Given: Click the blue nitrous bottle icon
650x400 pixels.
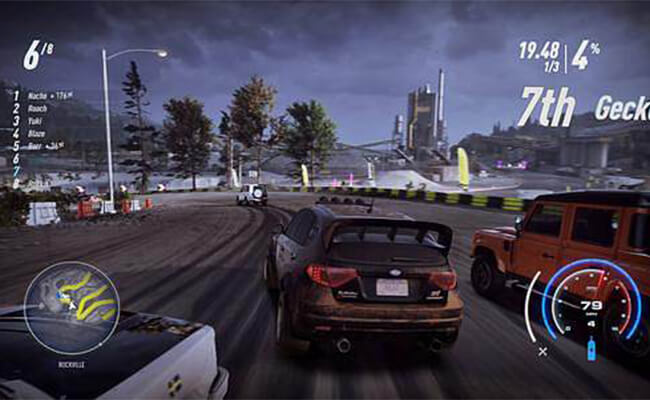Looking at the screenshot, I should tap(590, 350).
